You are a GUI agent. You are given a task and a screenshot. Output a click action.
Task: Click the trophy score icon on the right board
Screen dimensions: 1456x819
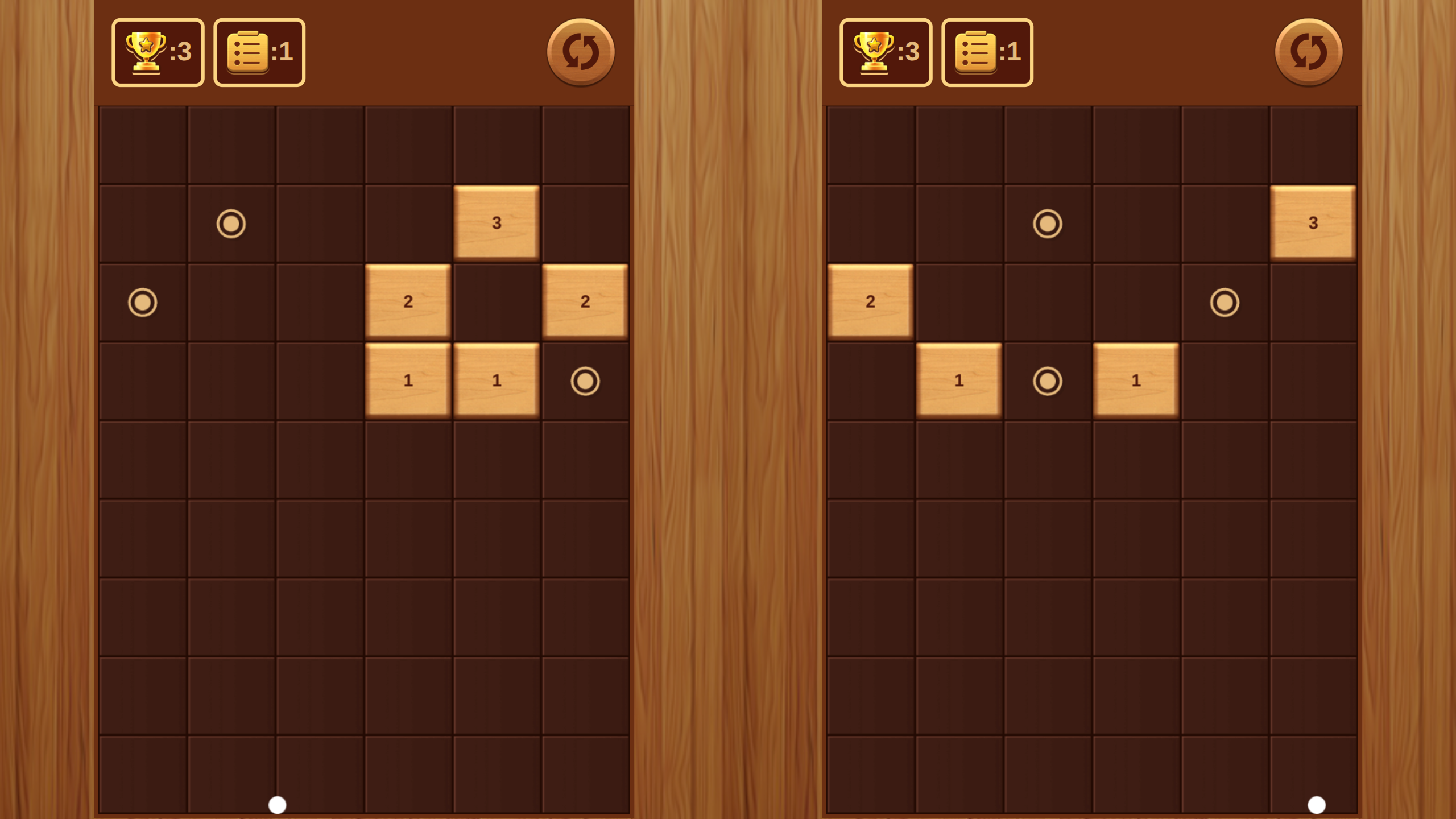click(886, 52)
